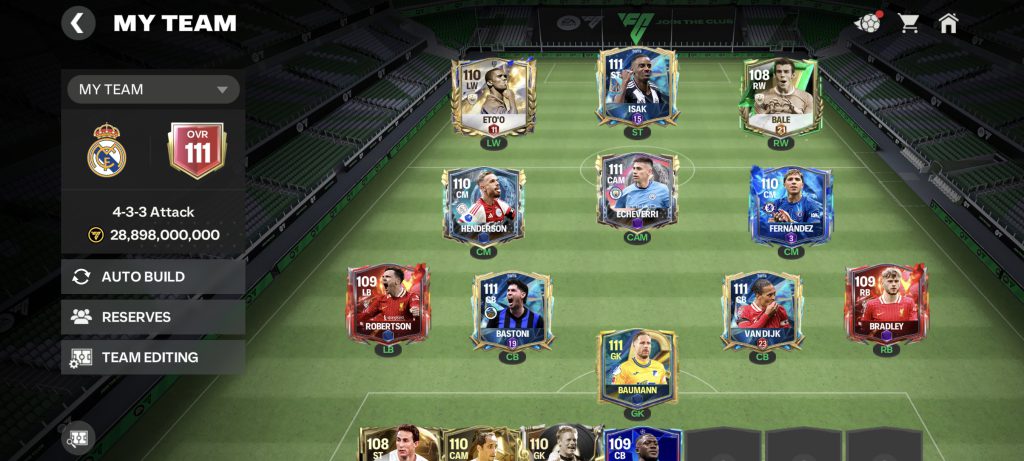Select goalkeeper Baumann's card

637,368
